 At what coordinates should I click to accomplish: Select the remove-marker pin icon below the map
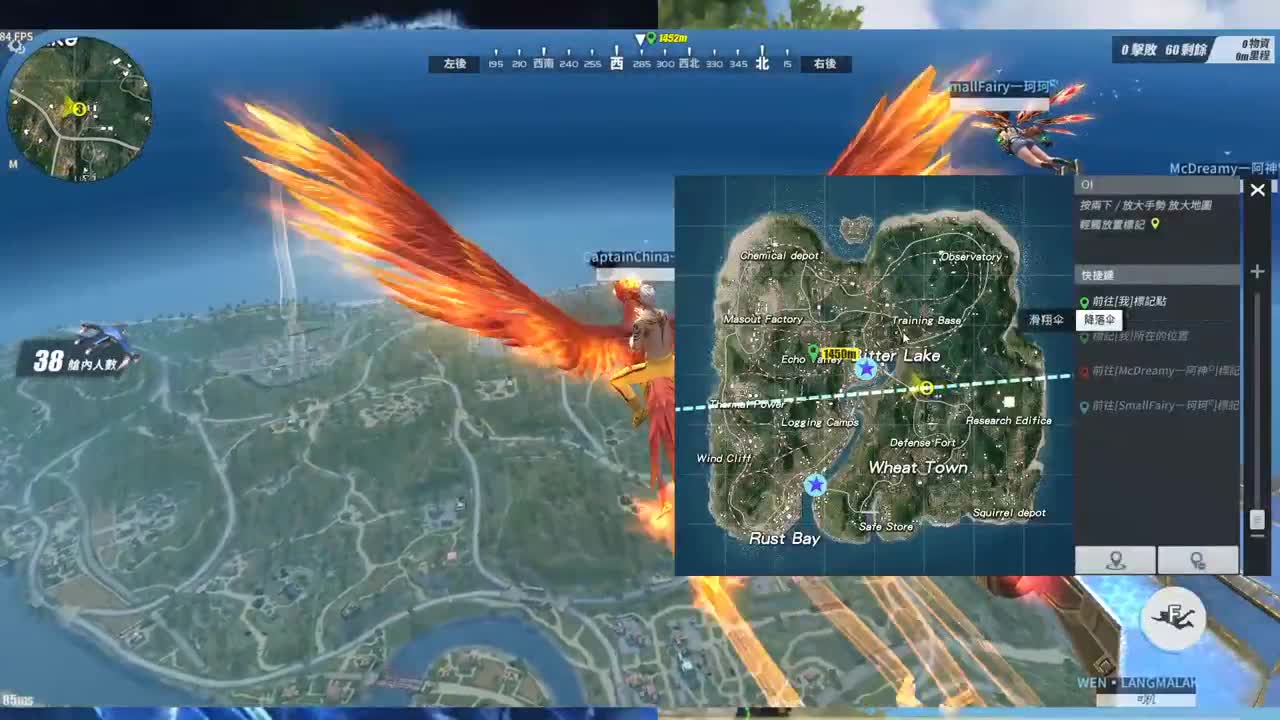point(1197,560)
